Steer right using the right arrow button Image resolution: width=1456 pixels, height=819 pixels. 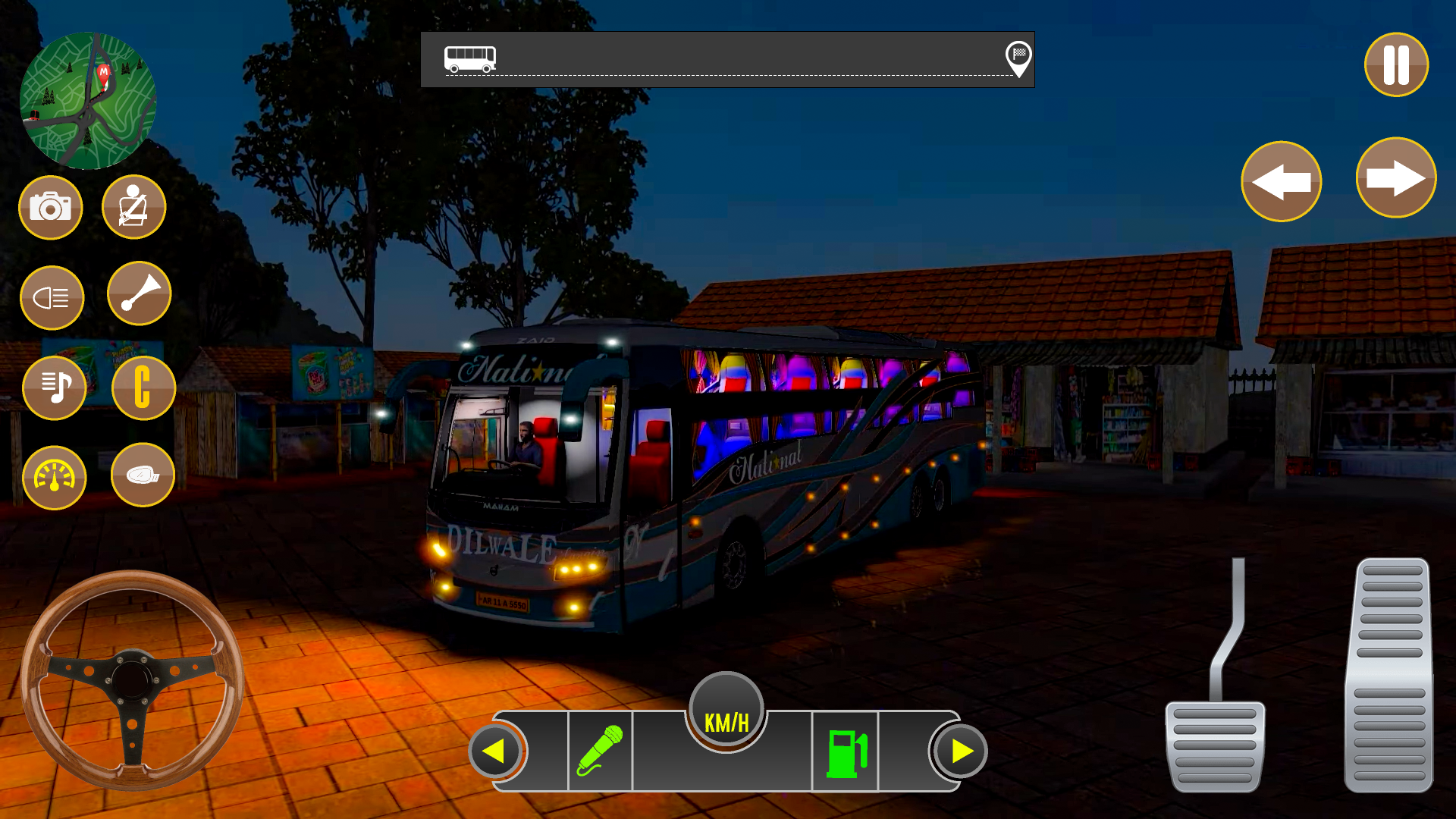[x=1397, y=177]
